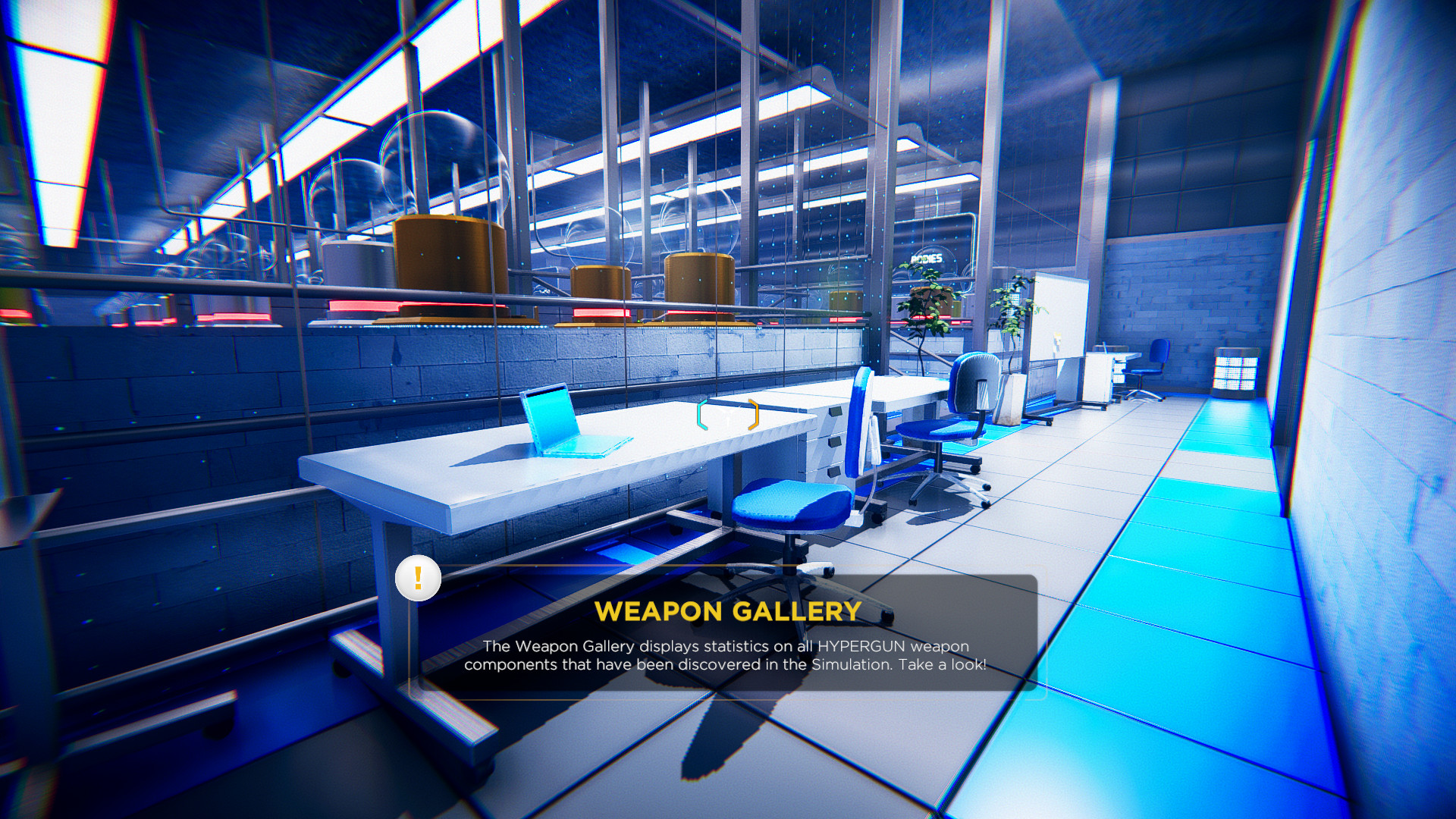Click the cyan left bracket of the reticle
1456x819 pixels.
point(701,413)
